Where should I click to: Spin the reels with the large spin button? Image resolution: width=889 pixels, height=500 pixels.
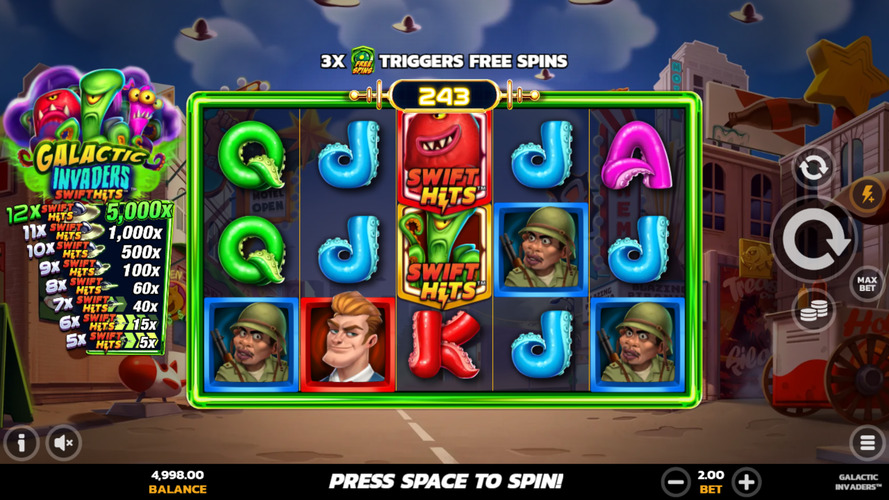[x=812, y=240]
